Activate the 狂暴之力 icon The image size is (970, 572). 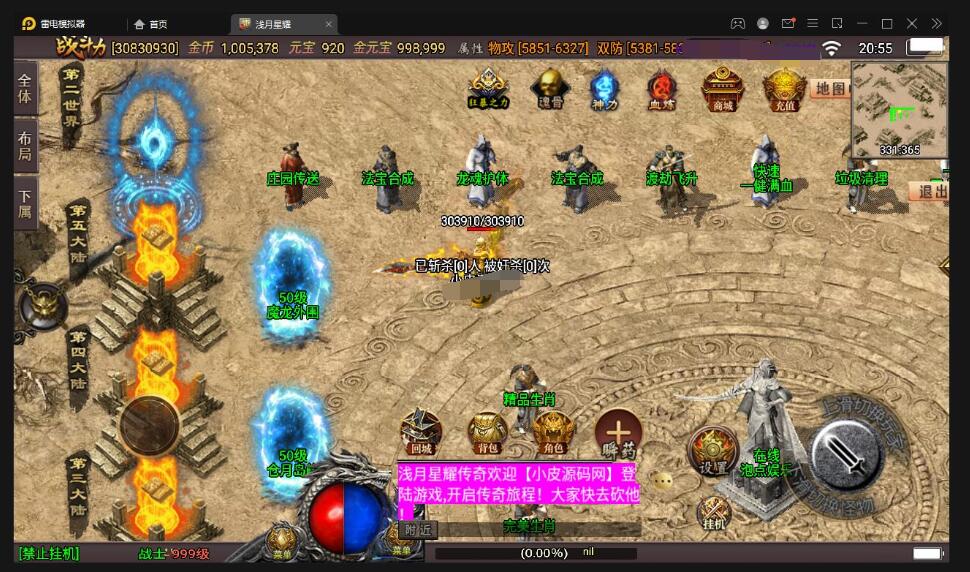click(x=488, y=87)
